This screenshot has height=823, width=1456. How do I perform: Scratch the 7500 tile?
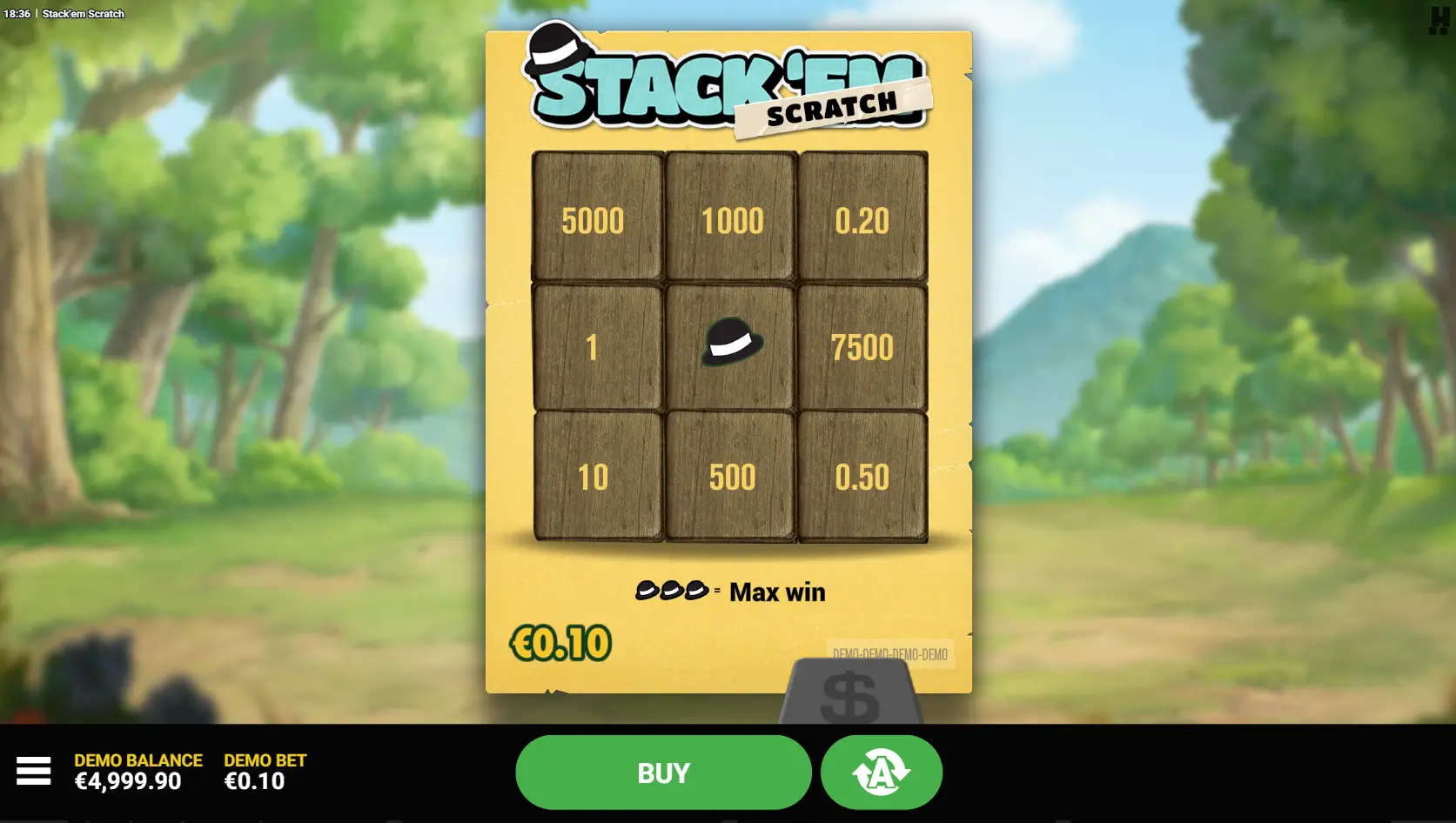863,344
